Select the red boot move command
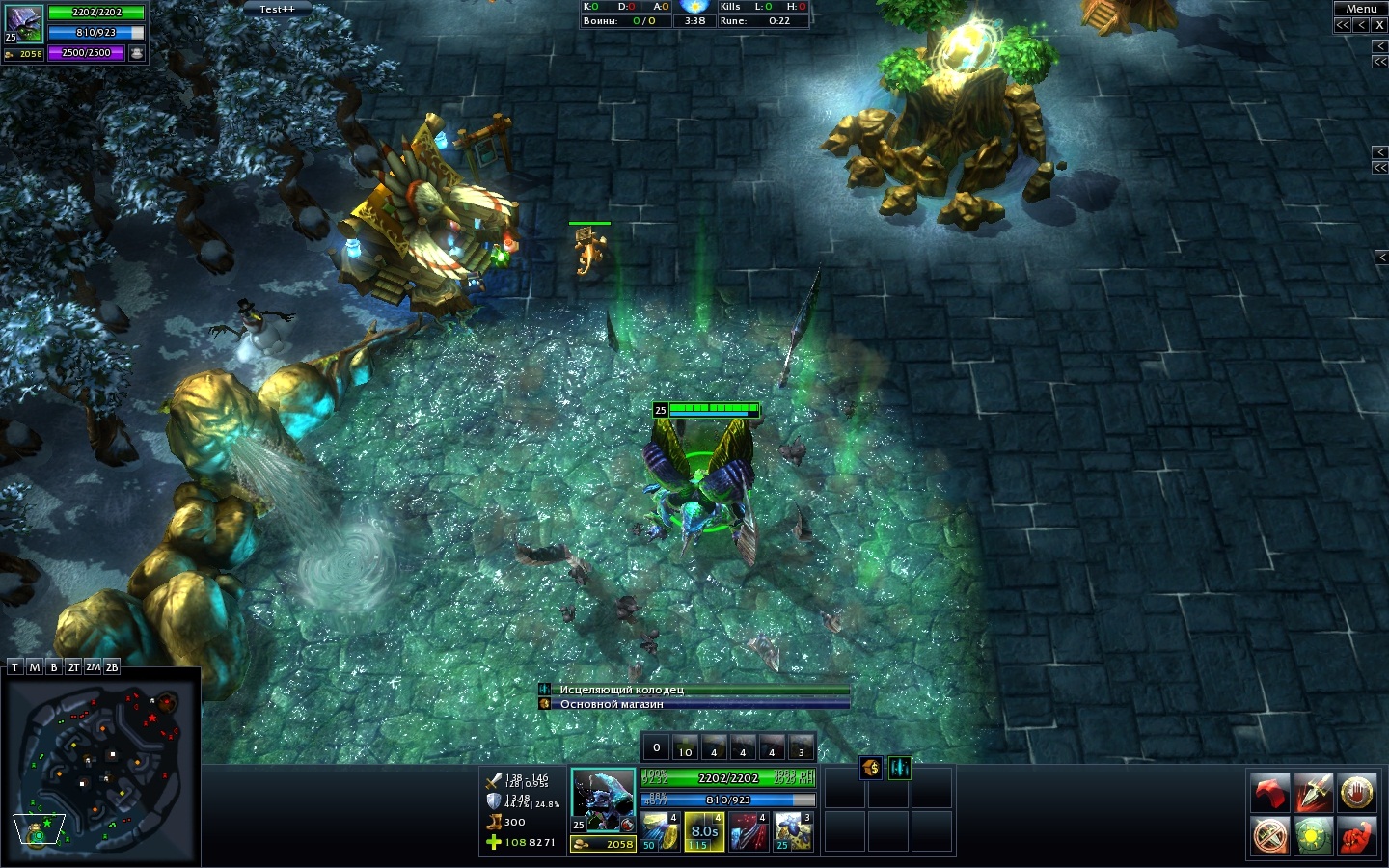Viewport: 1389px width, 868px height. pyautogui.click(x=1270, y=793)
